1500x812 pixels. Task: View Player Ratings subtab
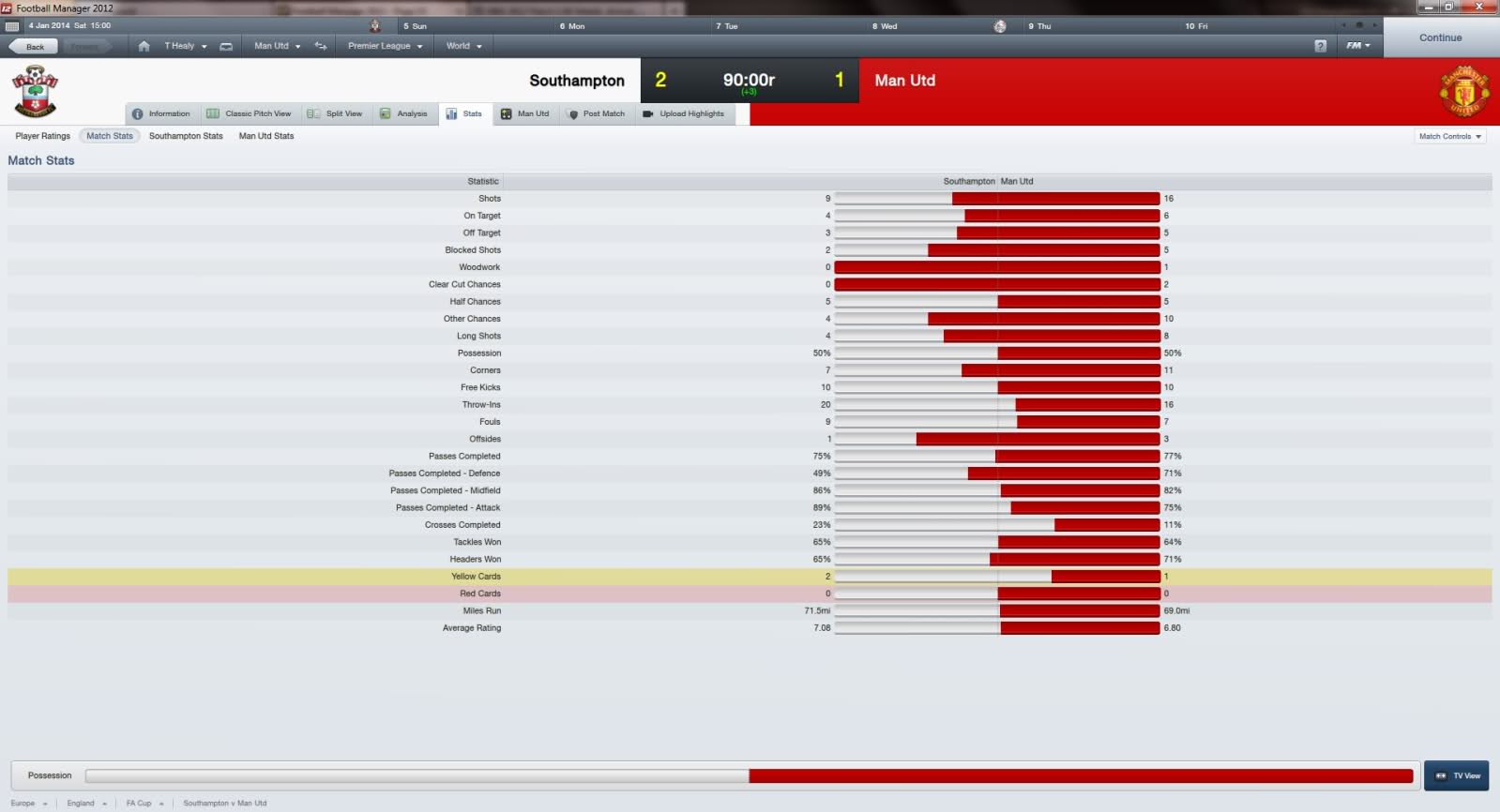[x=42, y=136]
